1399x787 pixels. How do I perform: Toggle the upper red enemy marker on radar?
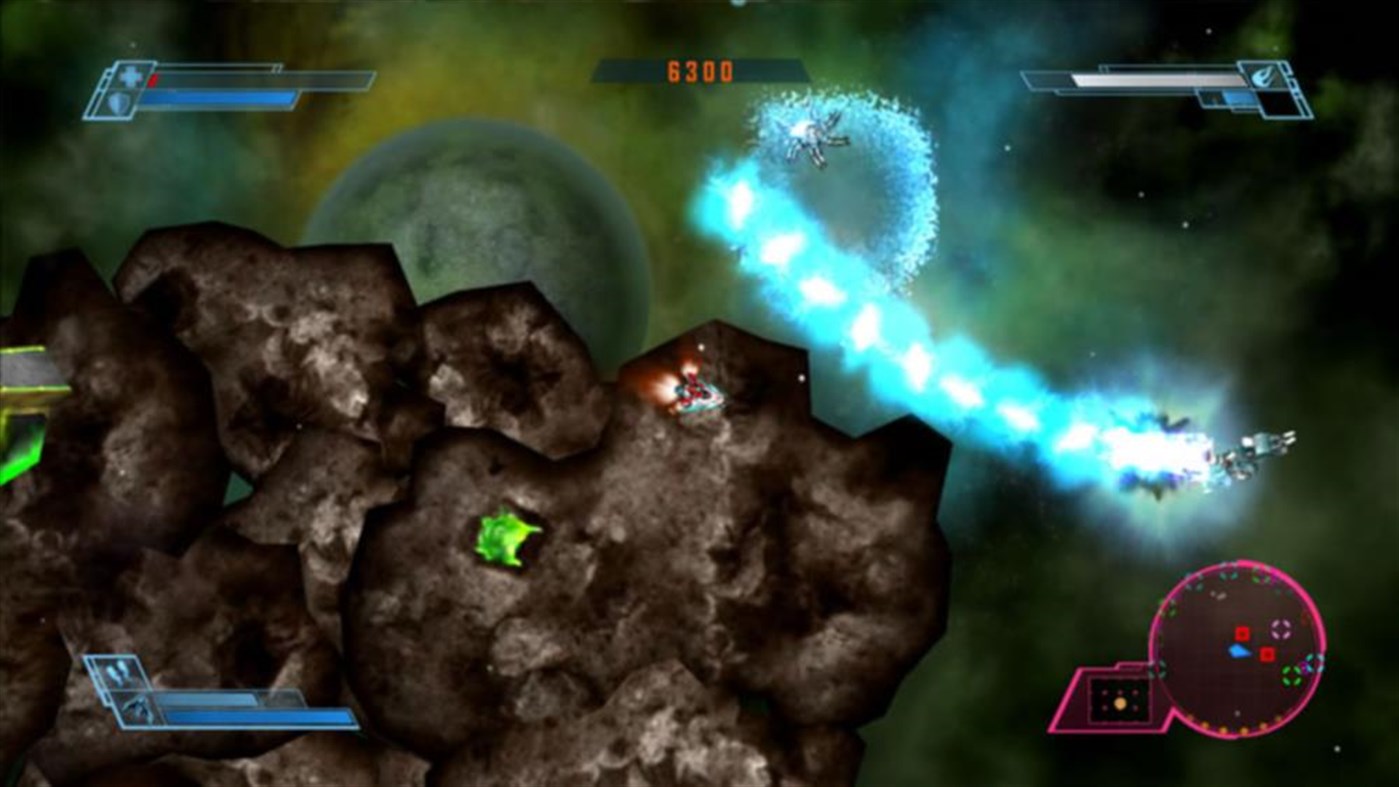1243,634
